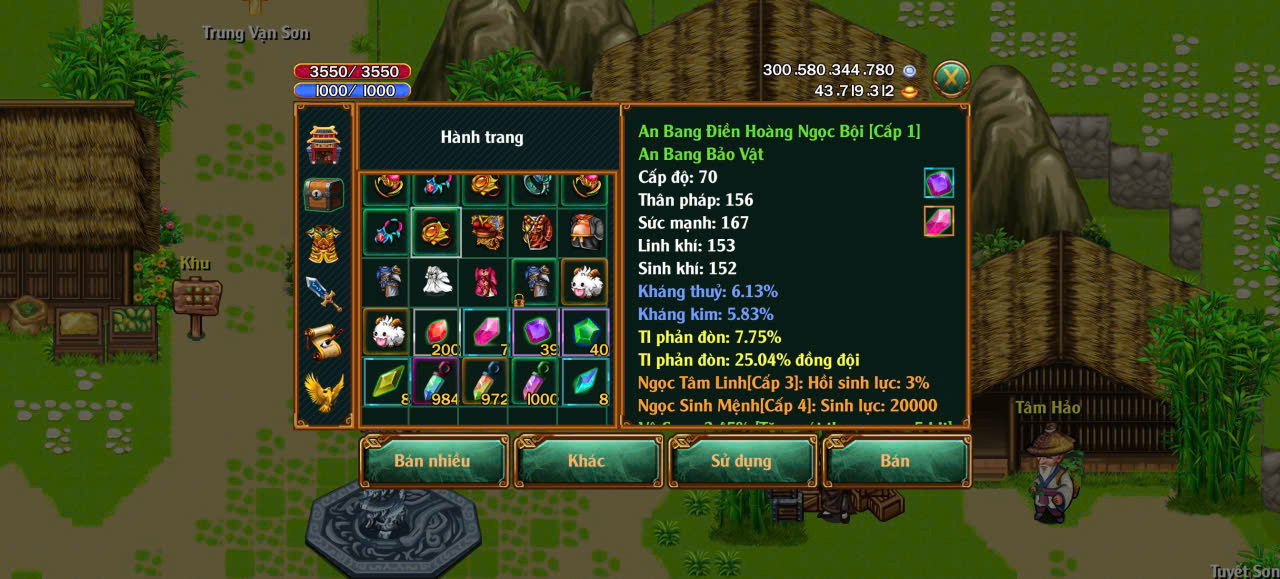The width and height of the screenshot is (1280, 579).
Task: Choose the red horned helmet slot
Action: coord(586,232)
